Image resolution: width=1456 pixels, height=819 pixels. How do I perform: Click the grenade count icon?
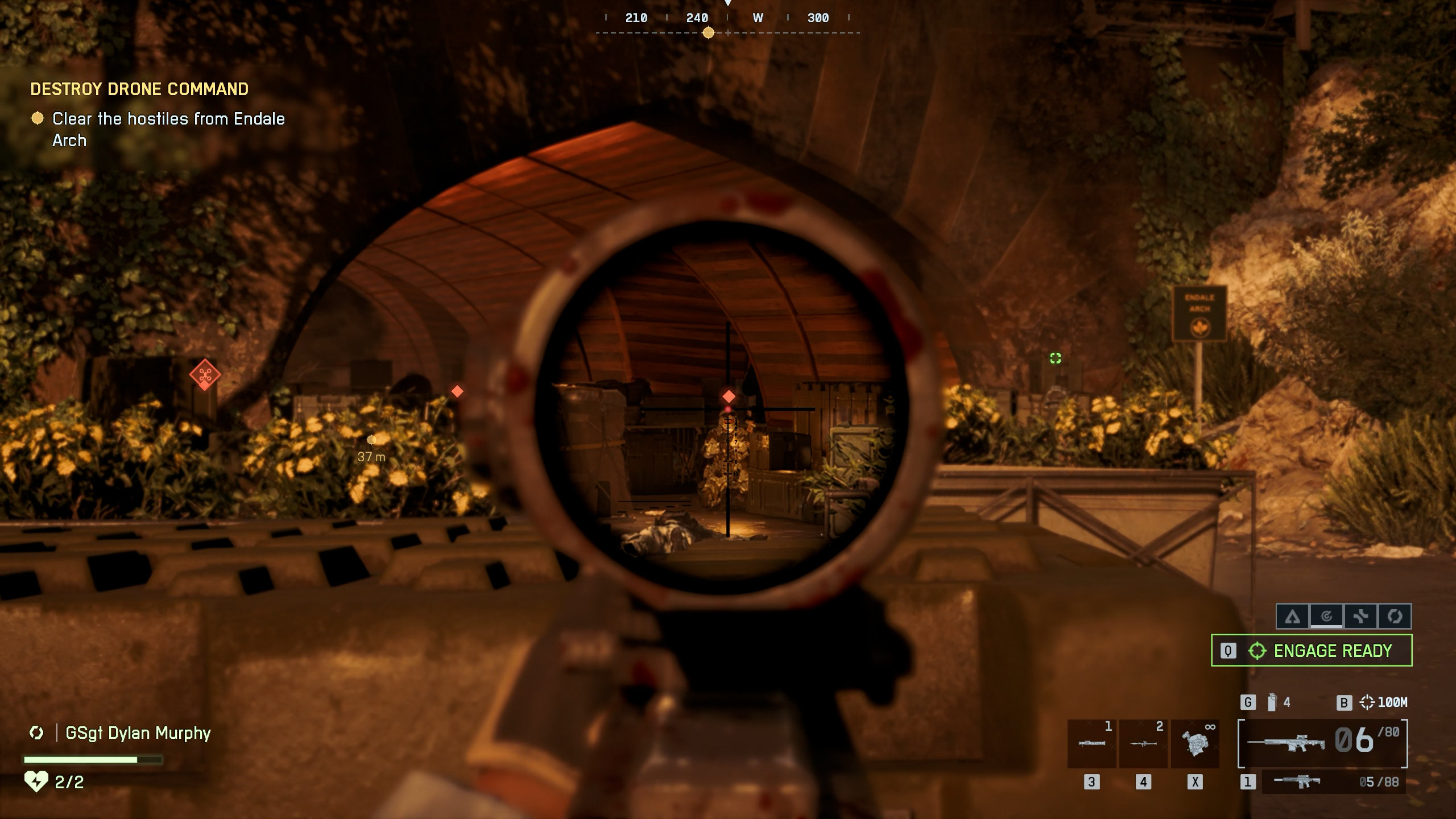[1272, 702]
